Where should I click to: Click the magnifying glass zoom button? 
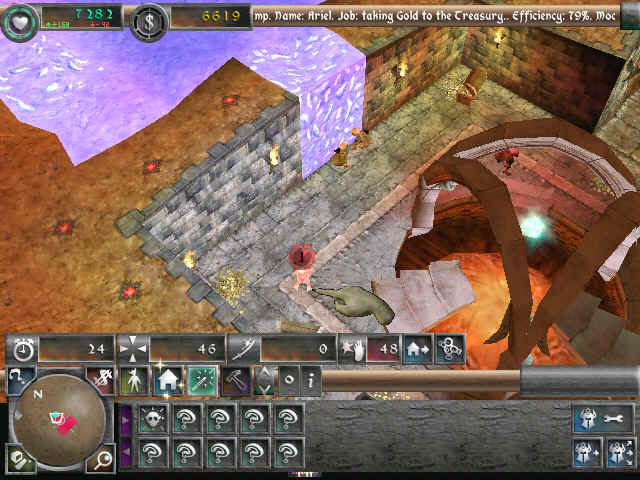tap(103, 459)
